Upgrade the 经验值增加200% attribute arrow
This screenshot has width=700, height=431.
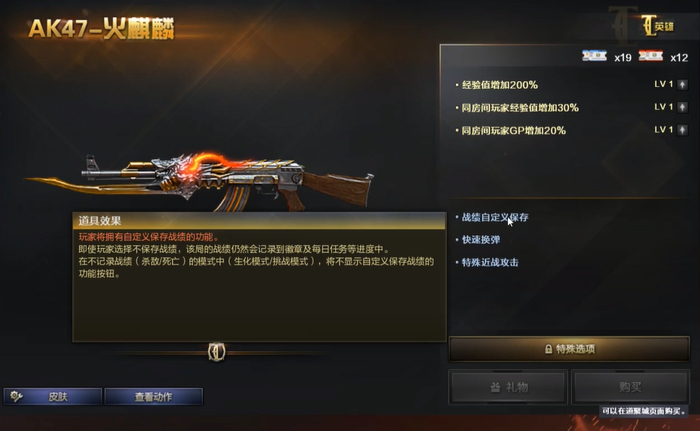click(x=683, y=84)
